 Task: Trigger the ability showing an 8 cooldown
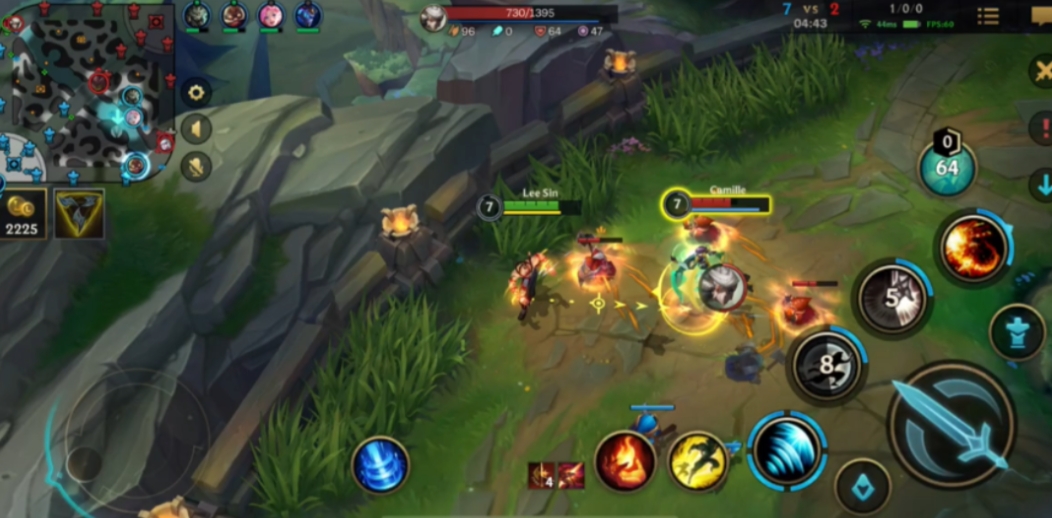pos(826,366)
